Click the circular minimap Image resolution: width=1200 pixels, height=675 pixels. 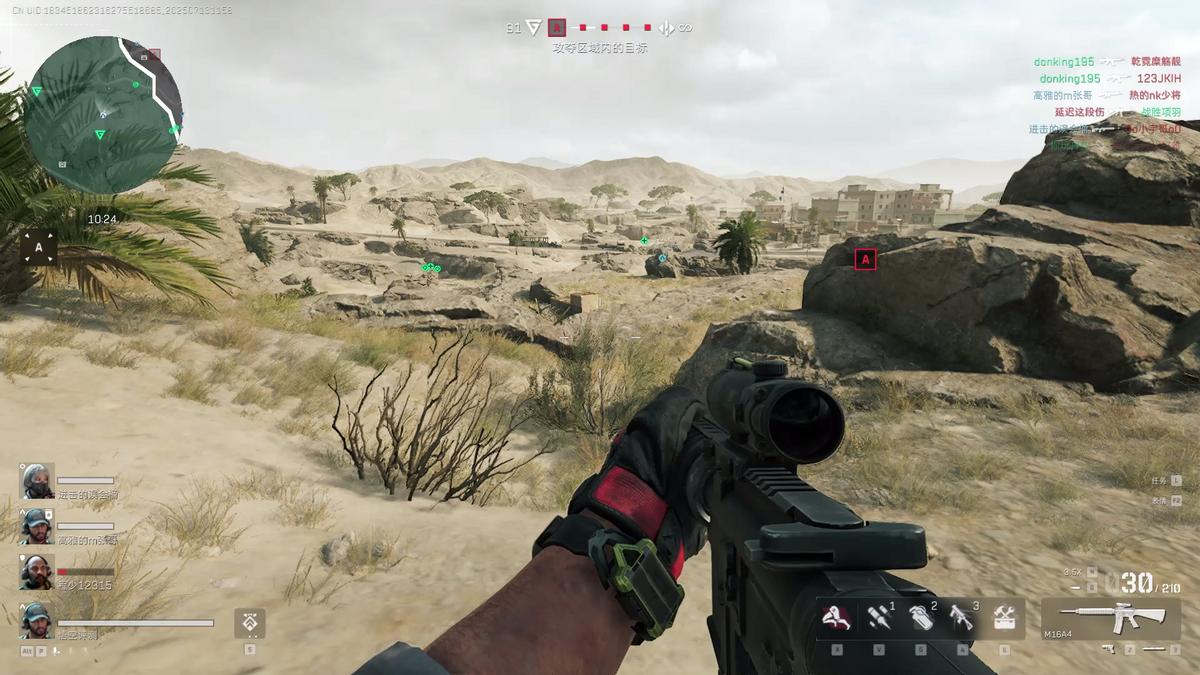(x=102, y=114)
